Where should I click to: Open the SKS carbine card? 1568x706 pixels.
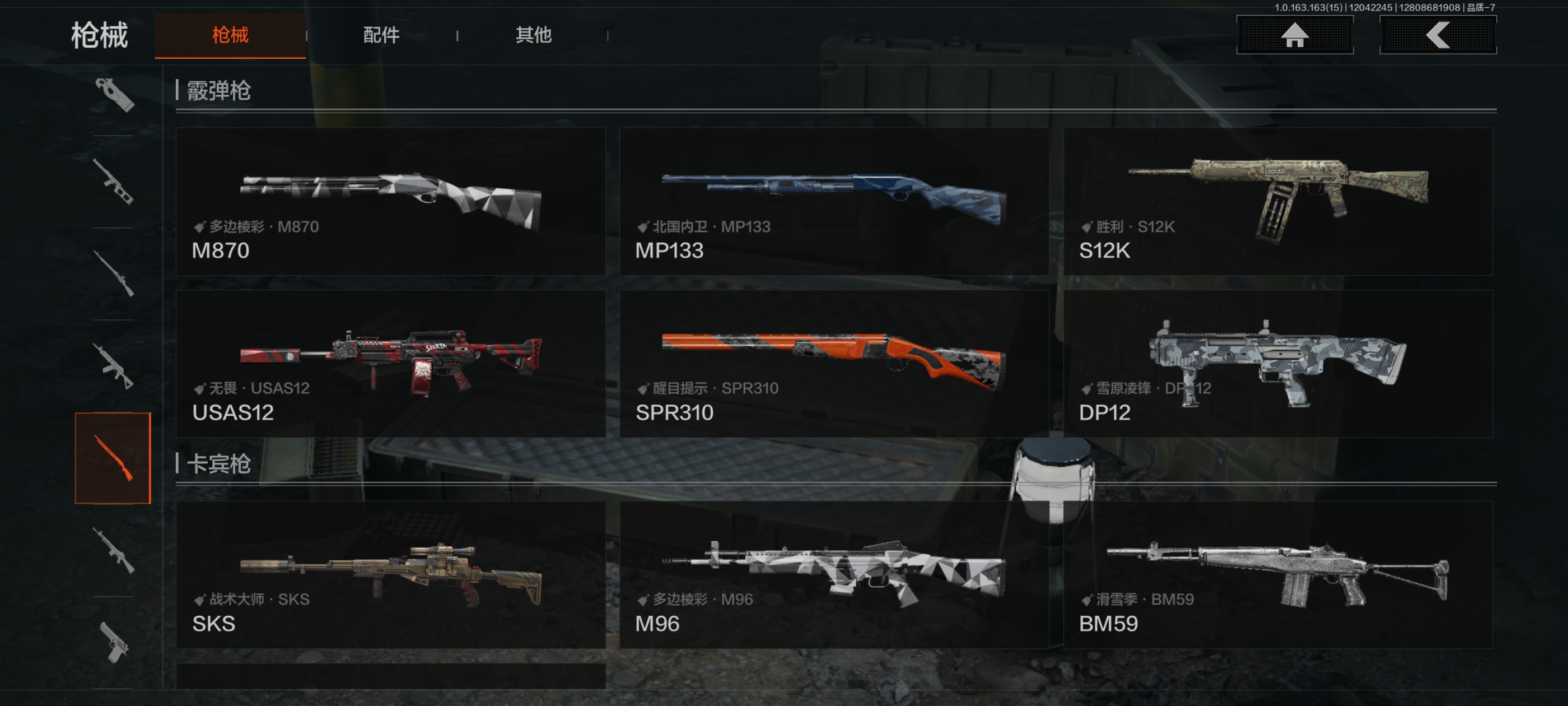(390, 574)
